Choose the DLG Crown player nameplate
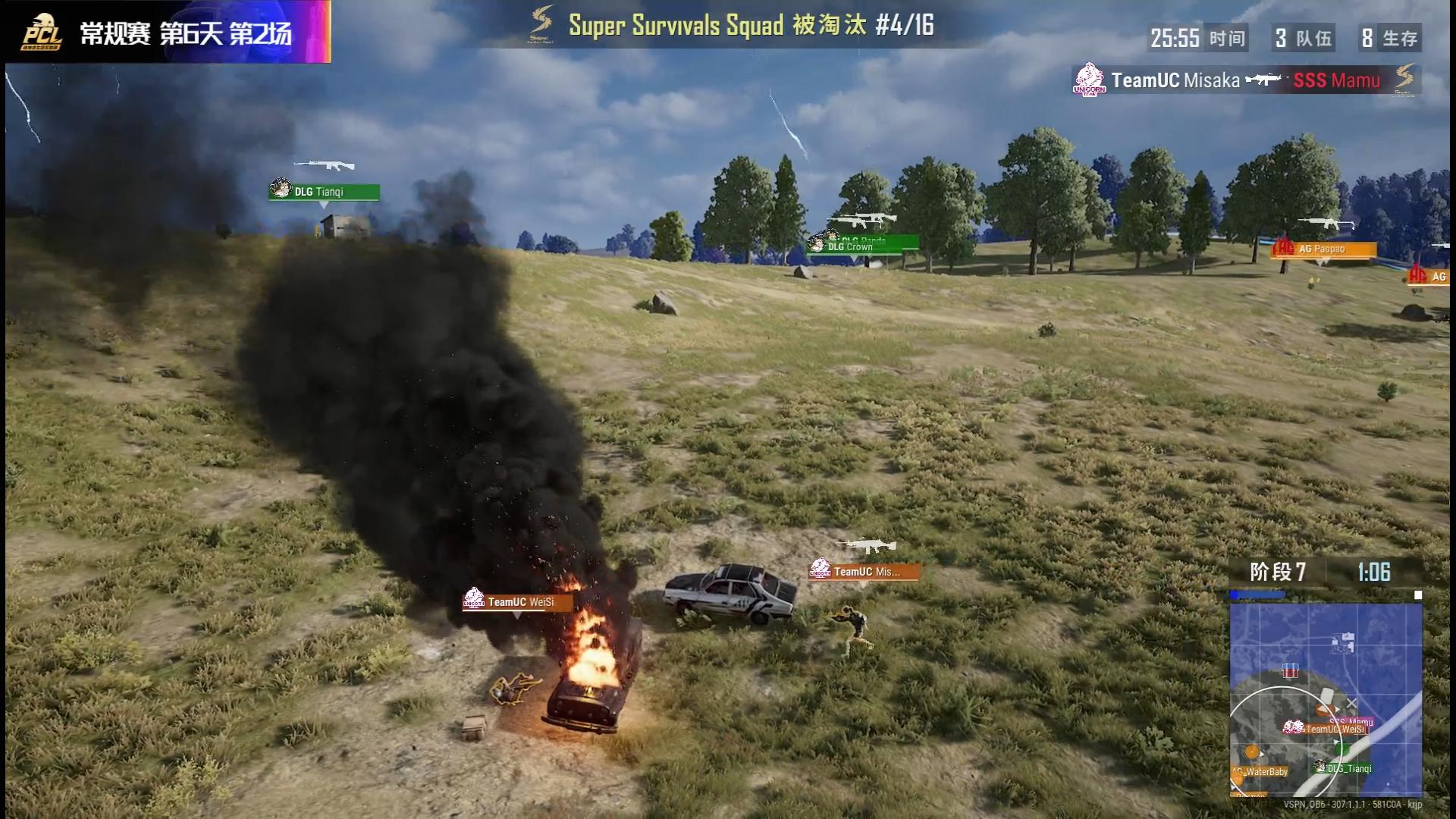Viewport: 1456px width, 819px height. click(862, 246)
